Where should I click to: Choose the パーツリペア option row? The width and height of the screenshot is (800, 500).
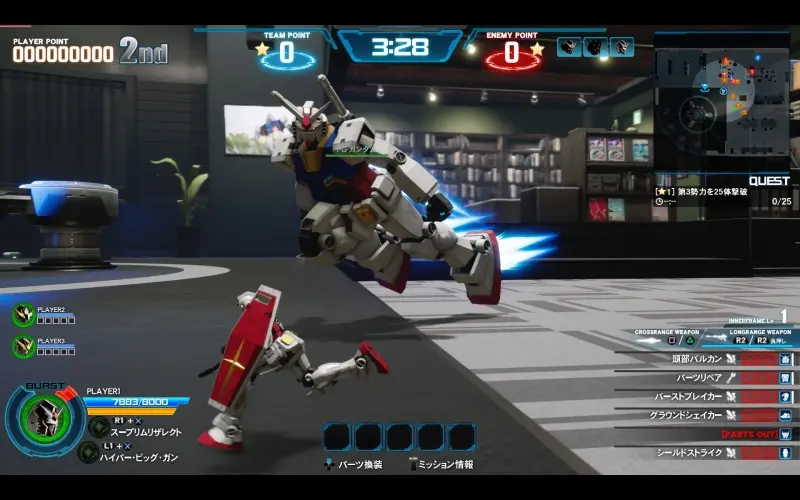pos(706,377)
